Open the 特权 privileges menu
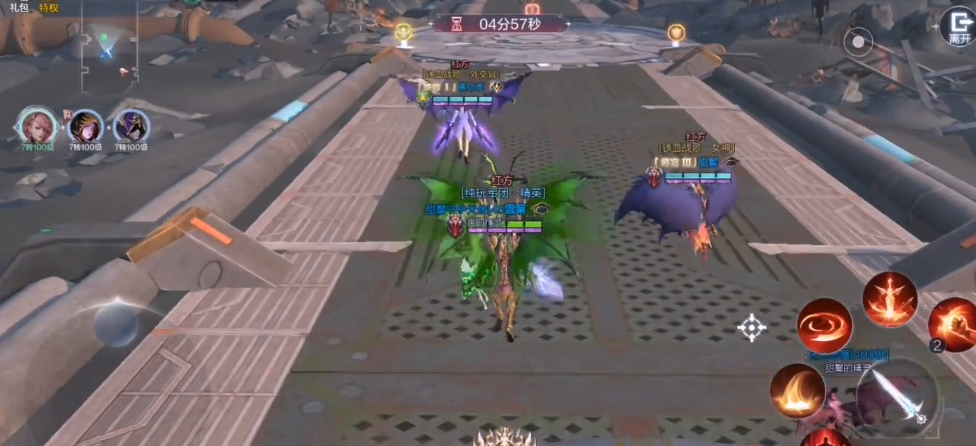Image resolution: width=976 pixels, height=446 pixels. coord(49,7)
